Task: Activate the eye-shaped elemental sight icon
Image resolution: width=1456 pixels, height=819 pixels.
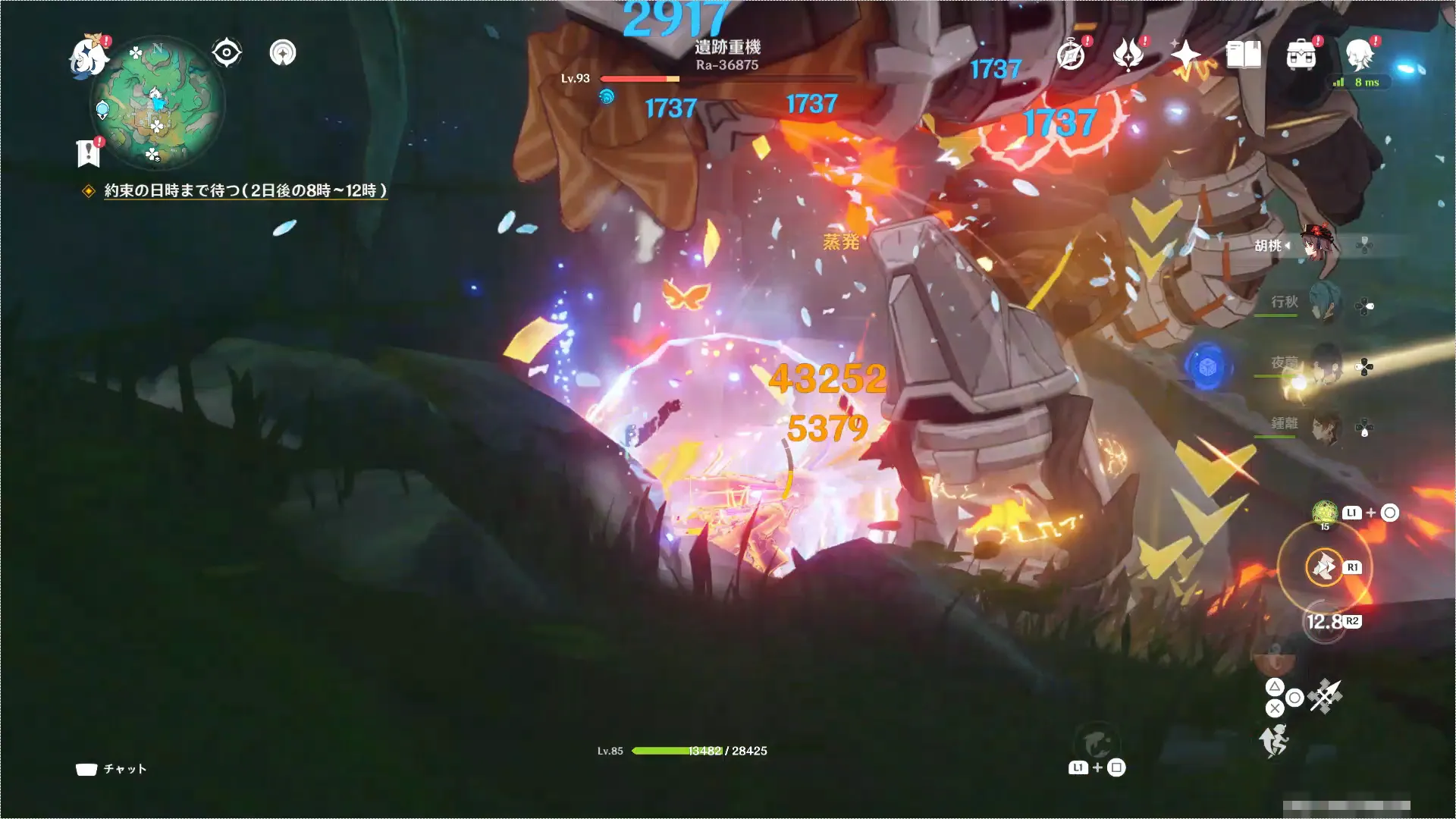Action: [227, 53]
